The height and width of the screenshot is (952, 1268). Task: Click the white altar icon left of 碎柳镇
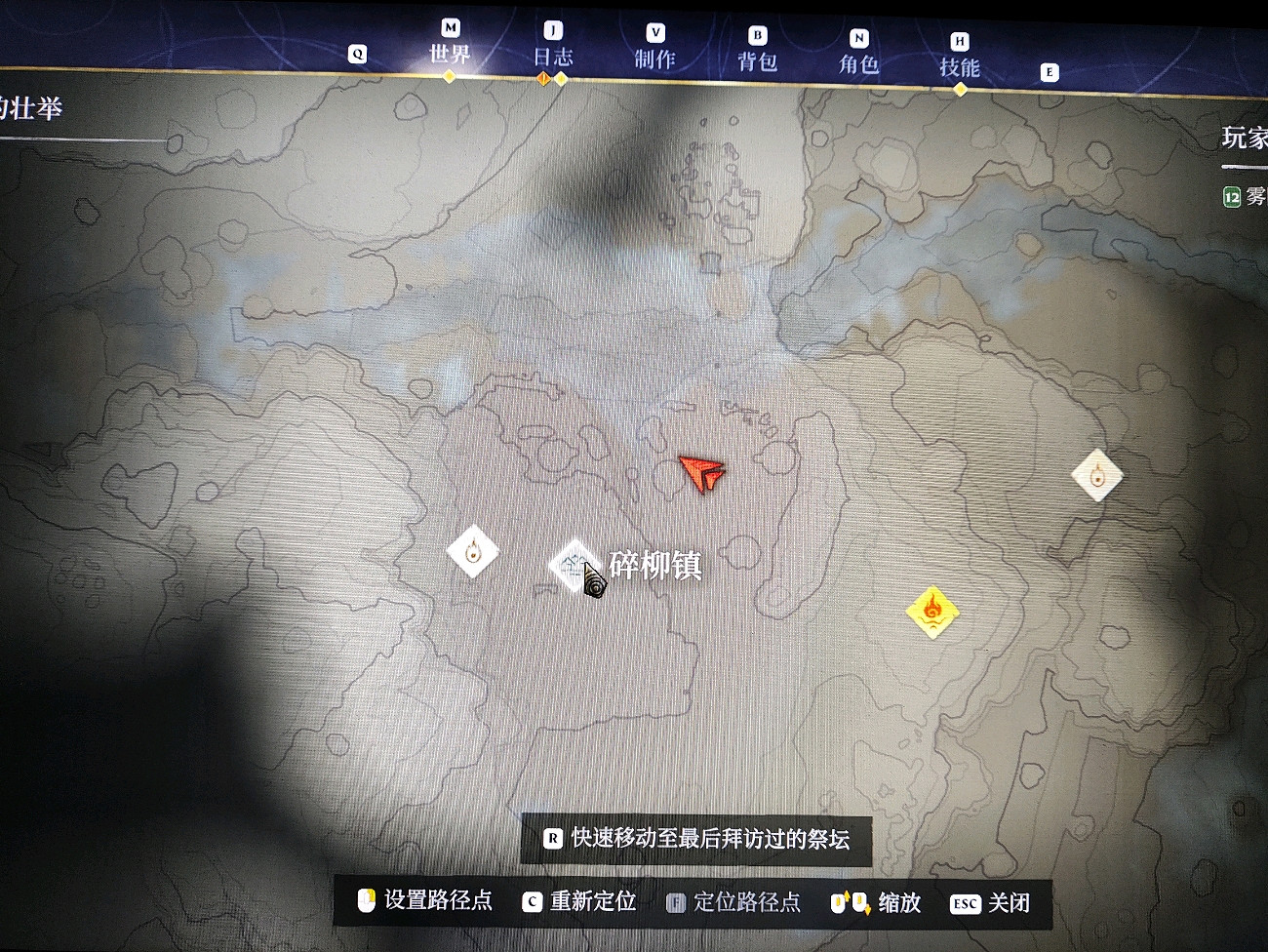pyautogui.click(x=472, y=551)
